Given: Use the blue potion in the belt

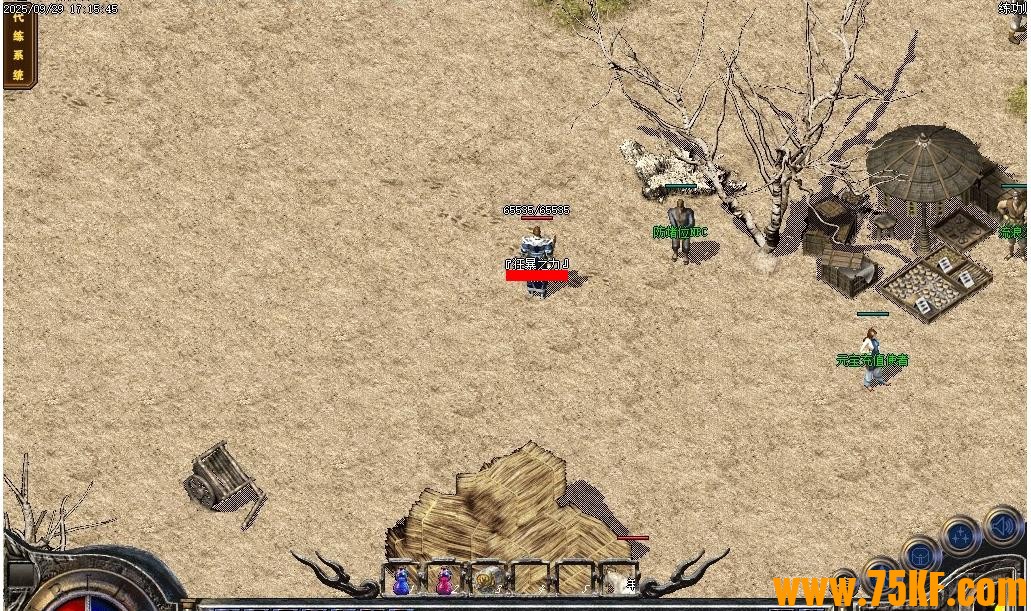Looking at the screenshot, I should [401, 580].
